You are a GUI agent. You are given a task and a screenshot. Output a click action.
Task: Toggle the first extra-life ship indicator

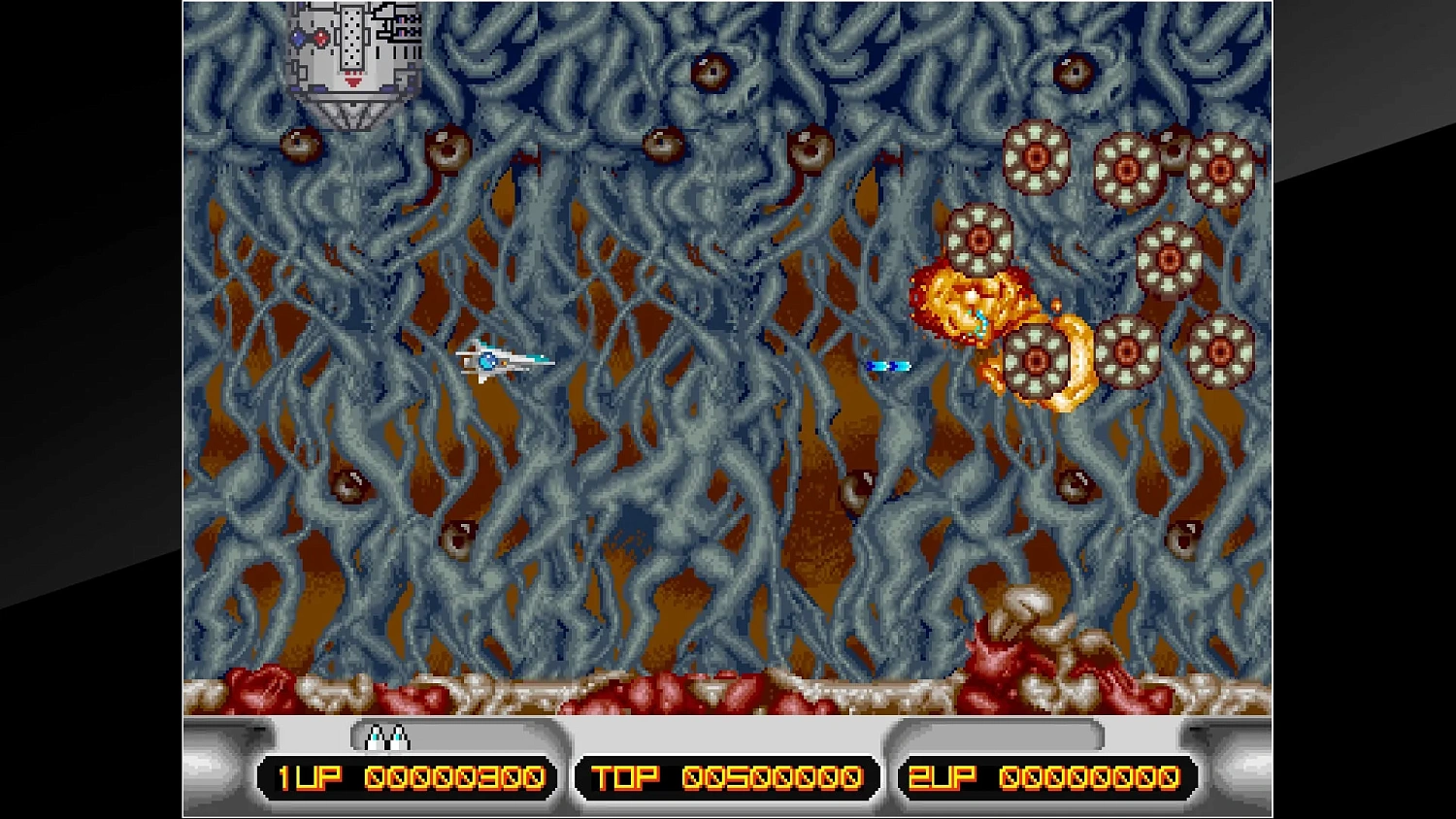[x=377, y=738]
